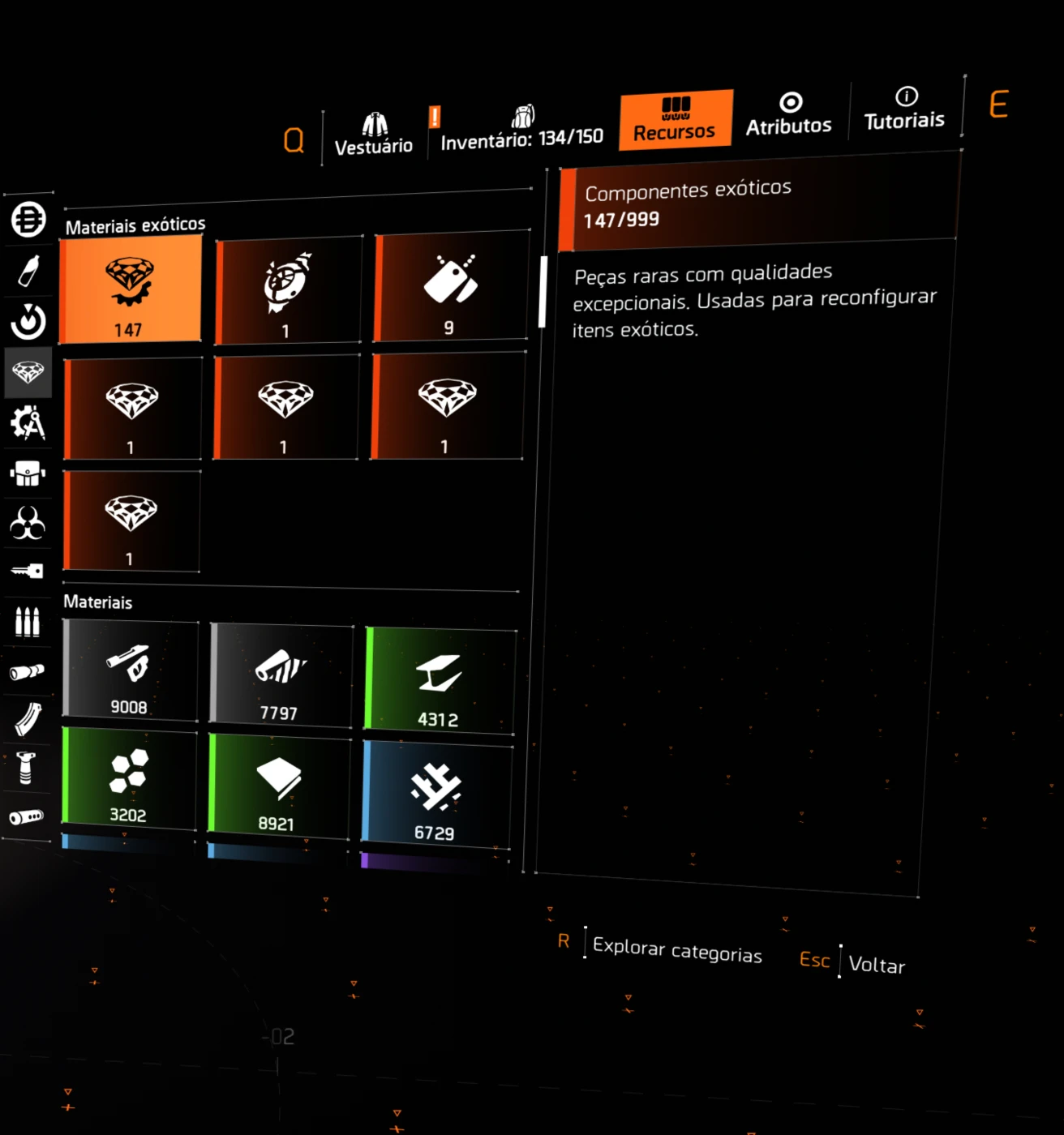Image resolution: width=1064 pixels, height=1135 pixels.
Task: Open the bullets ammo category
Action: tap(28, 622)
